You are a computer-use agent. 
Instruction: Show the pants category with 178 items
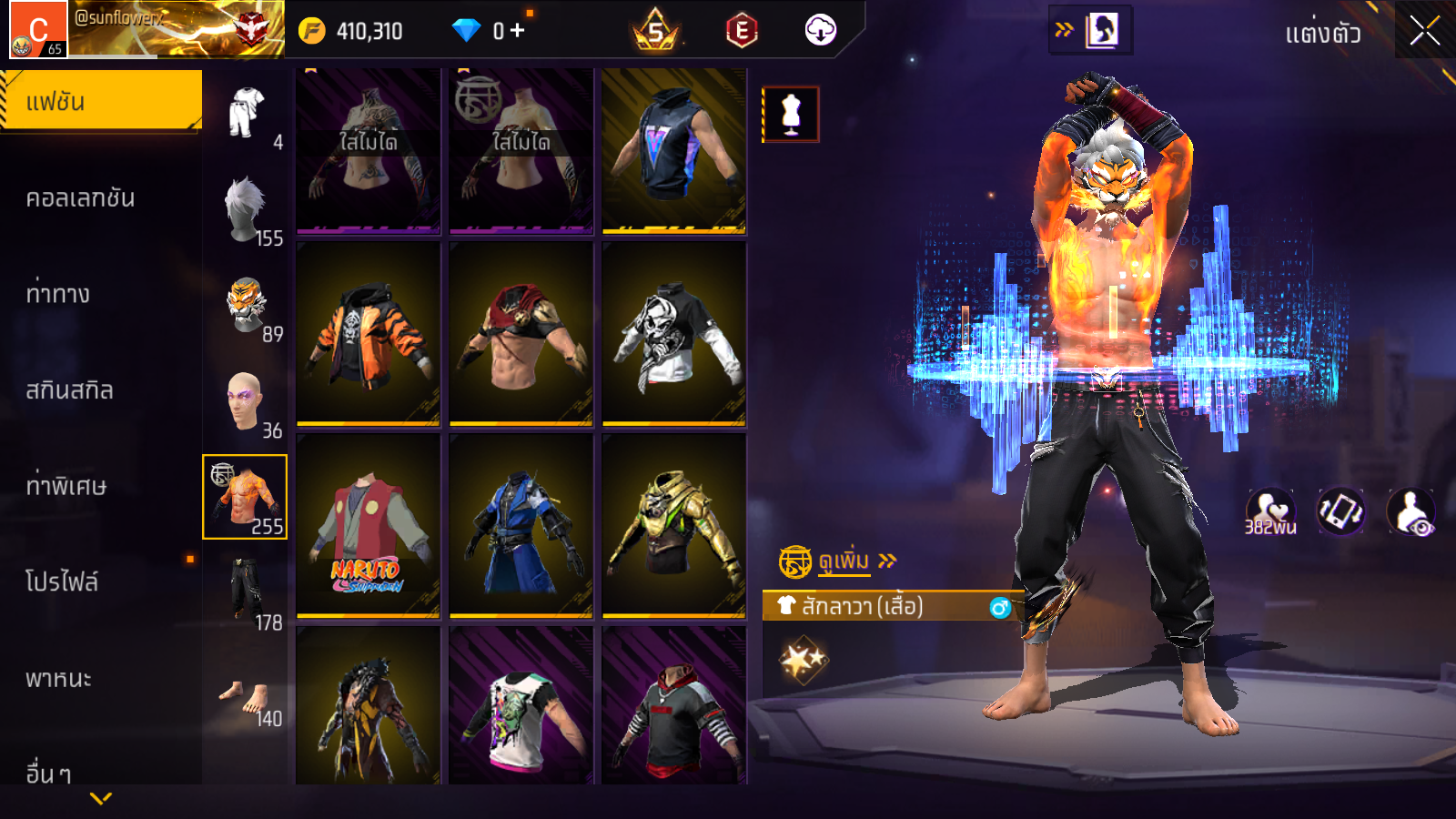[246, 592]
